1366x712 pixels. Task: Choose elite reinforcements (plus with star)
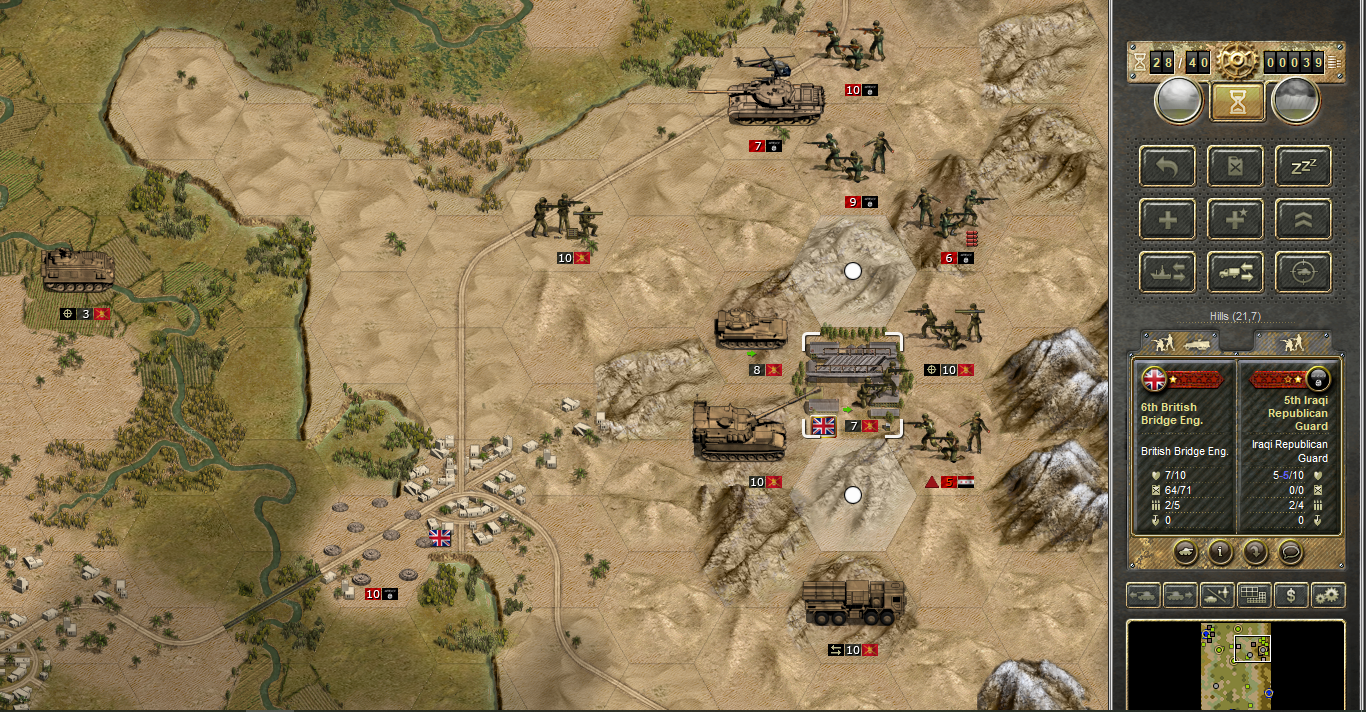pos(1235,219)
